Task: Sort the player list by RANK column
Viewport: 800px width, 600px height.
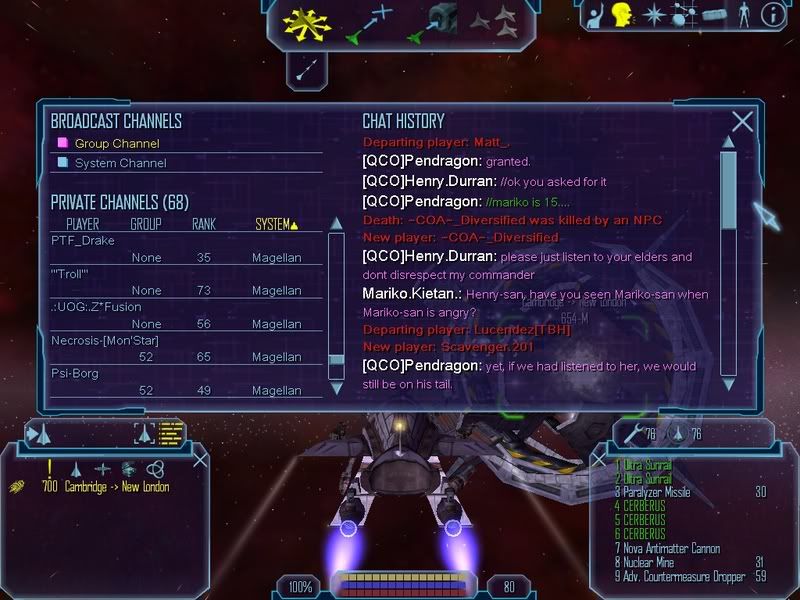Action: 204,224
